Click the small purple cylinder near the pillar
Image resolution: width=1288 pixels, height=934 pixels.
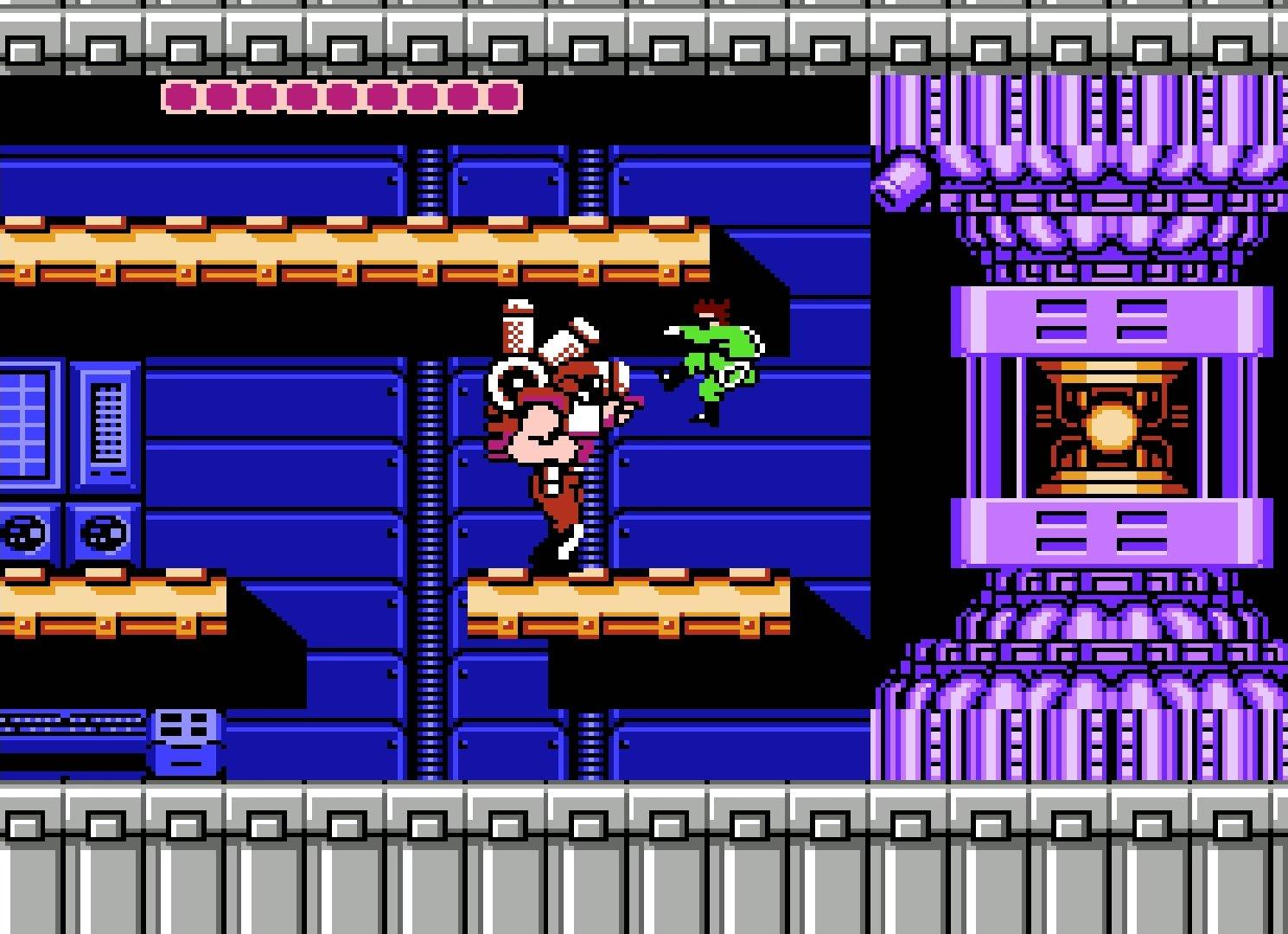click(902, 182)
